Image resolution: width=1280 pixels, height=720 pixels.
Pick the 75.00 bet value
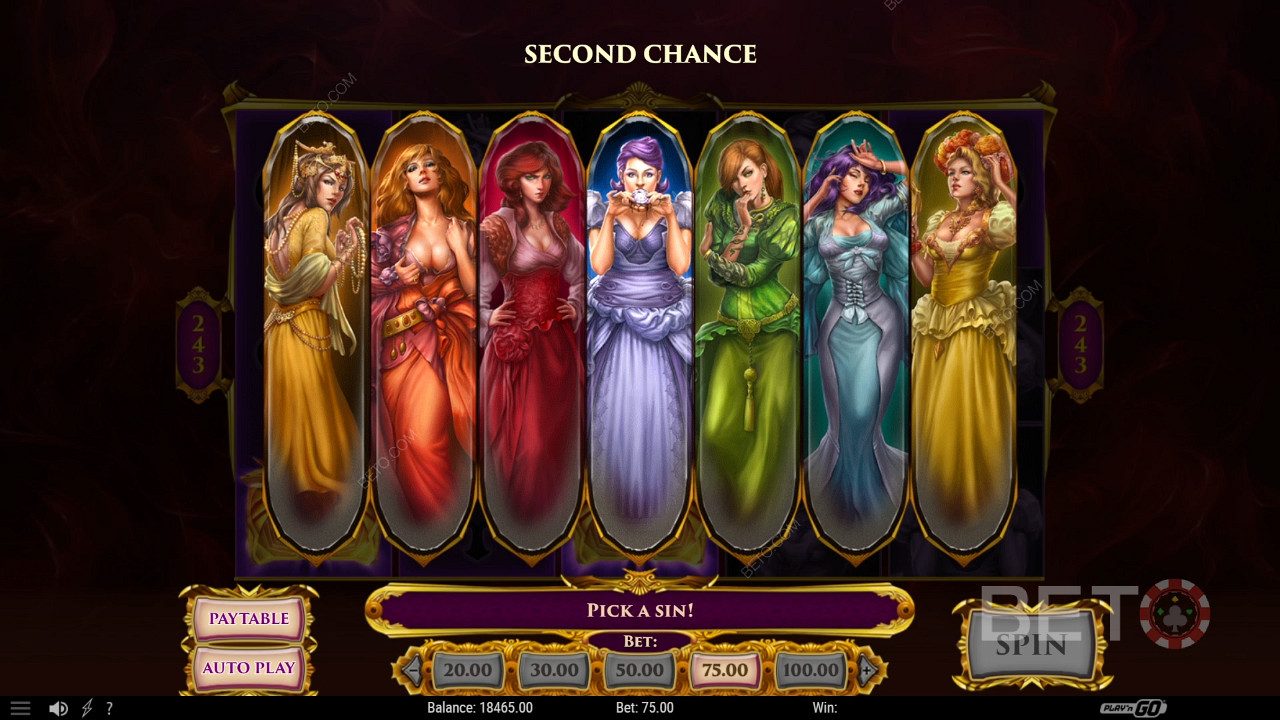725,670
